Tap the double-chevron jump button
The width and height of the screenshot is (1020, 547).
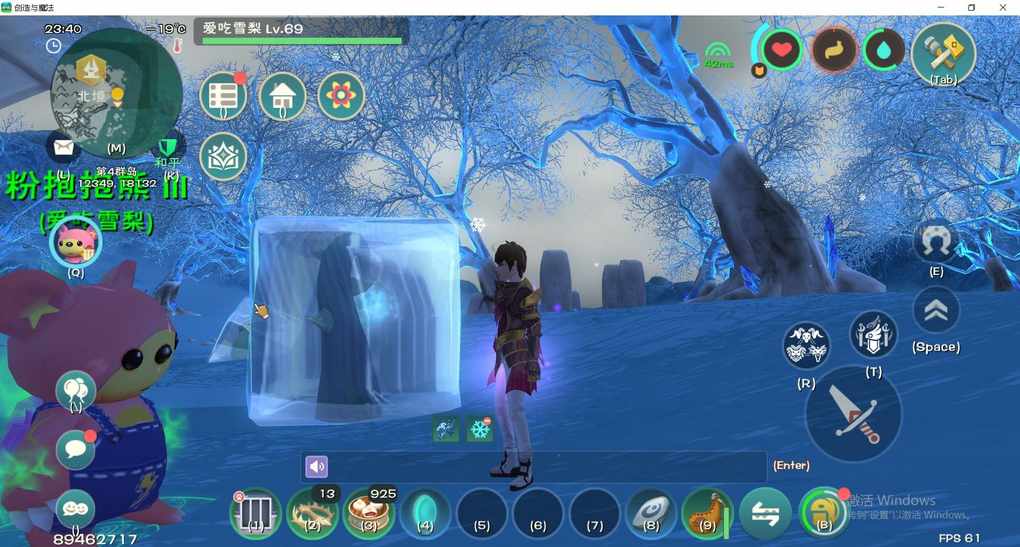[936, 311]
